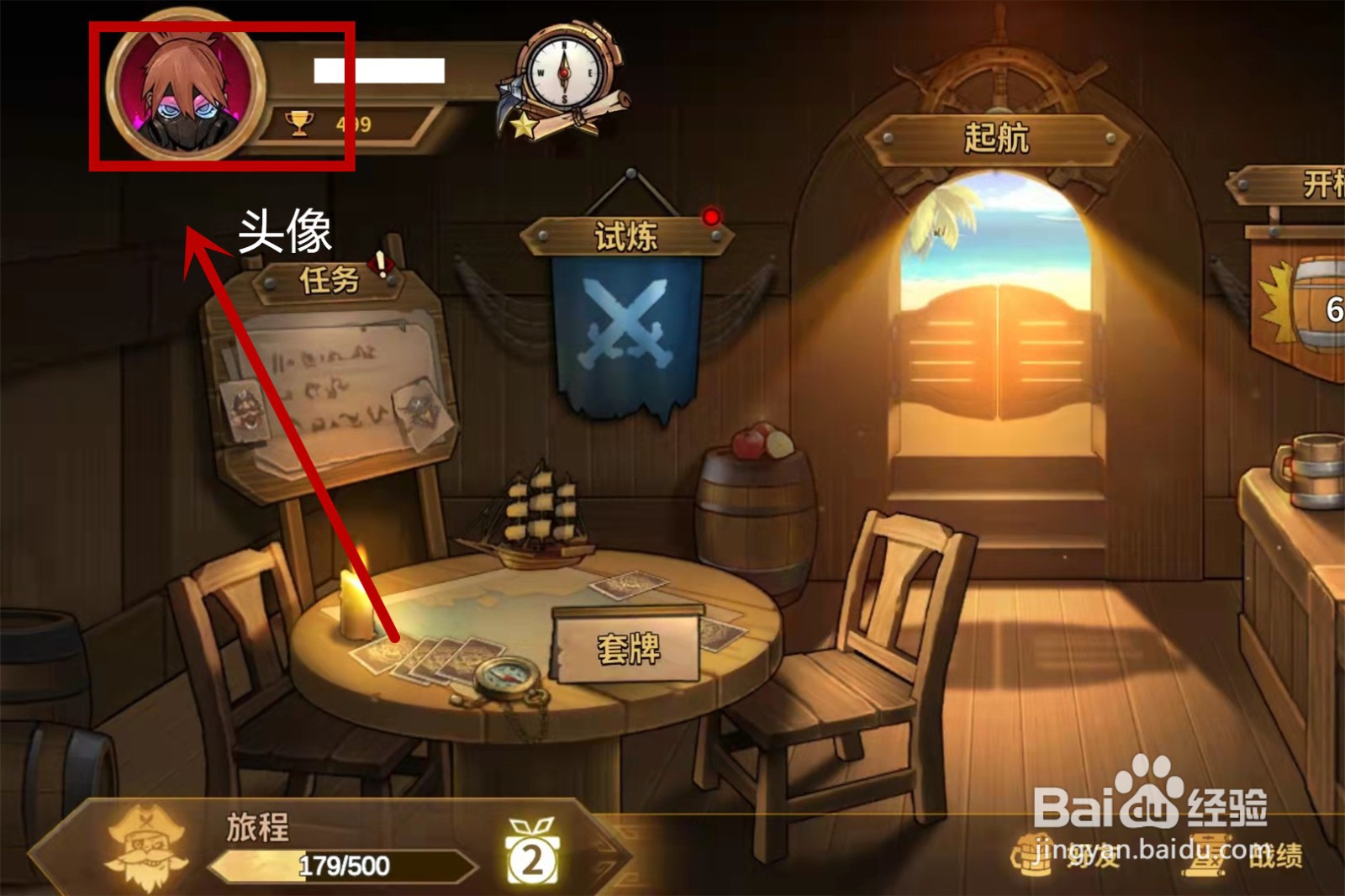
Task: Toggle the red notification dot on 试炼 banner
Action: point(711,217)
